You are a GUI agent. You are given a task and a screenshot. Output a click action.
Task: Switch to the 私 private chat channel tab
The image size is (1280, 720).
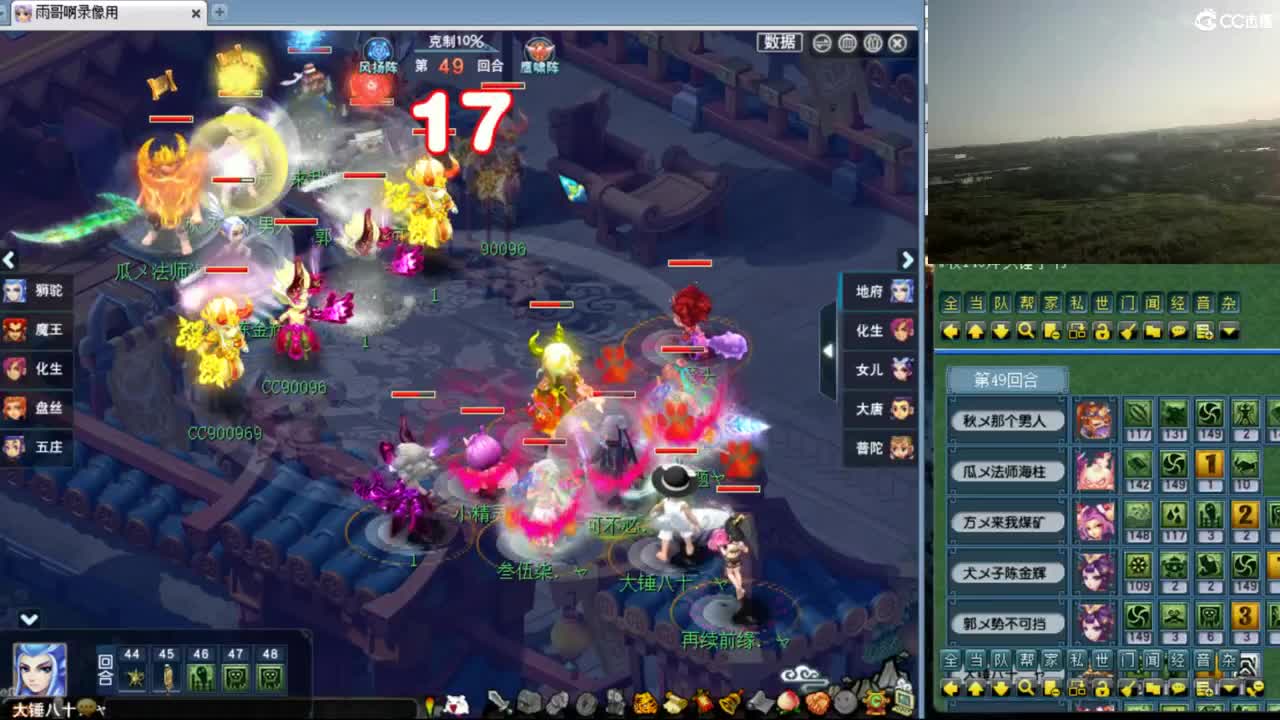[x=1076, y=303]
